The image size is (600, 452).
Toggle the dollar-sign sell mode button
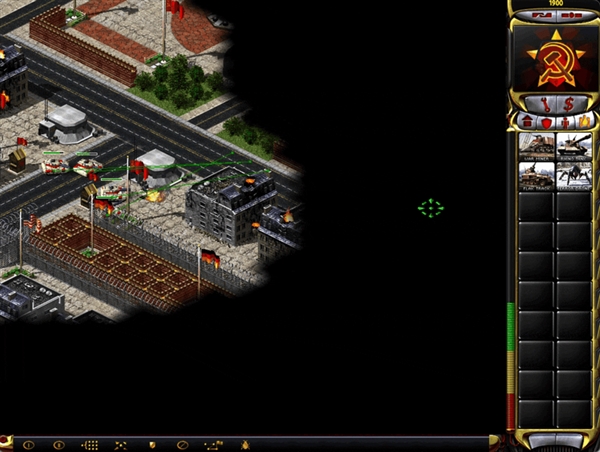click(x=568, y=103)
